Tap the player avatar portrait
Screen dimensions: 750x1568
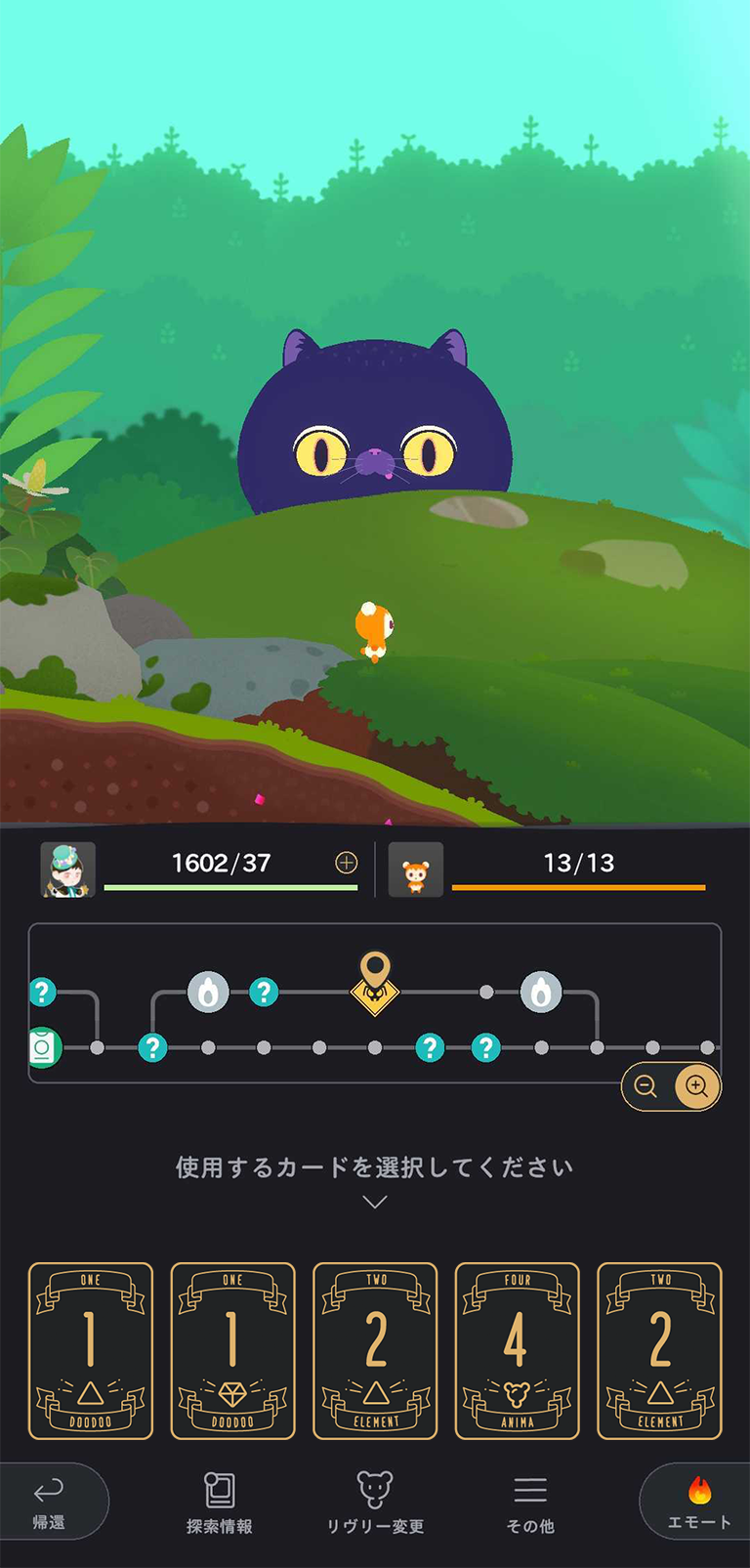pyautogui.click(x=67, y=869)
